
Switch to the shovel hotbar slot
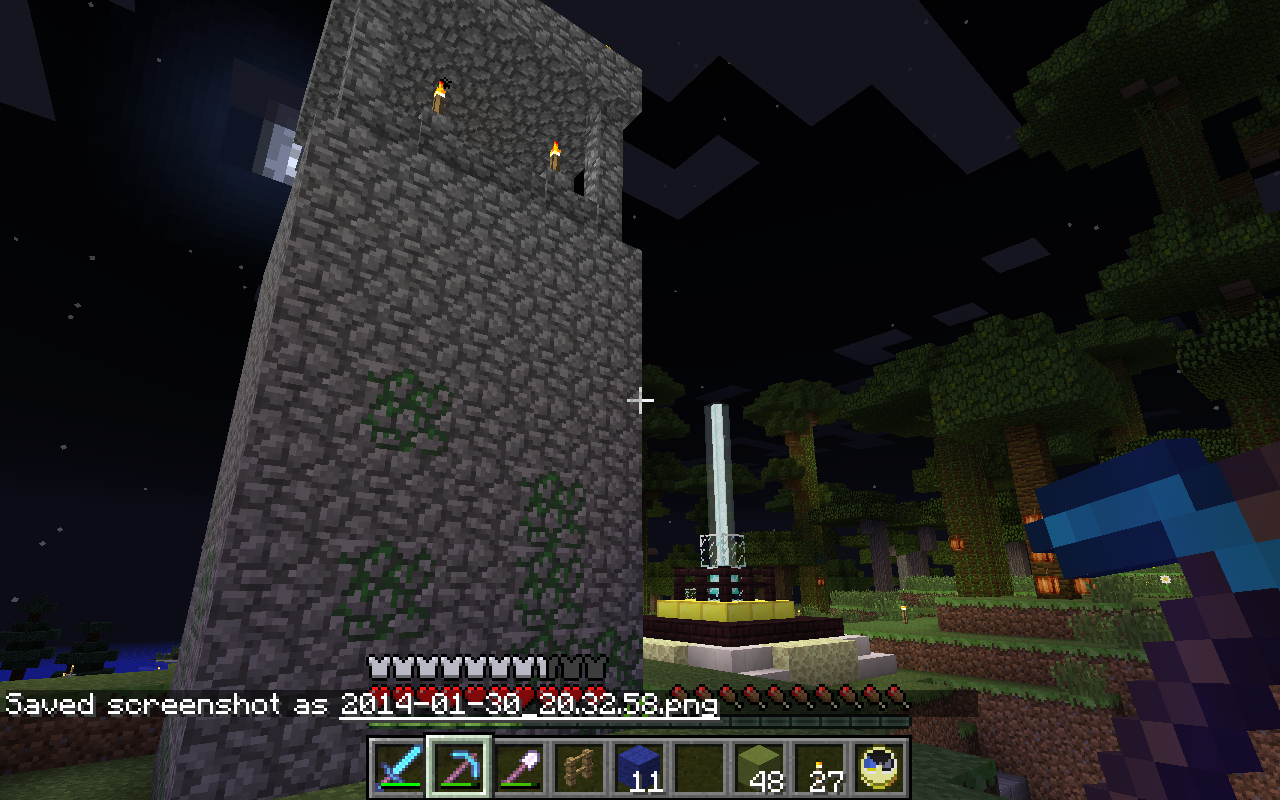pyautogui.click(x=519, y=768)
